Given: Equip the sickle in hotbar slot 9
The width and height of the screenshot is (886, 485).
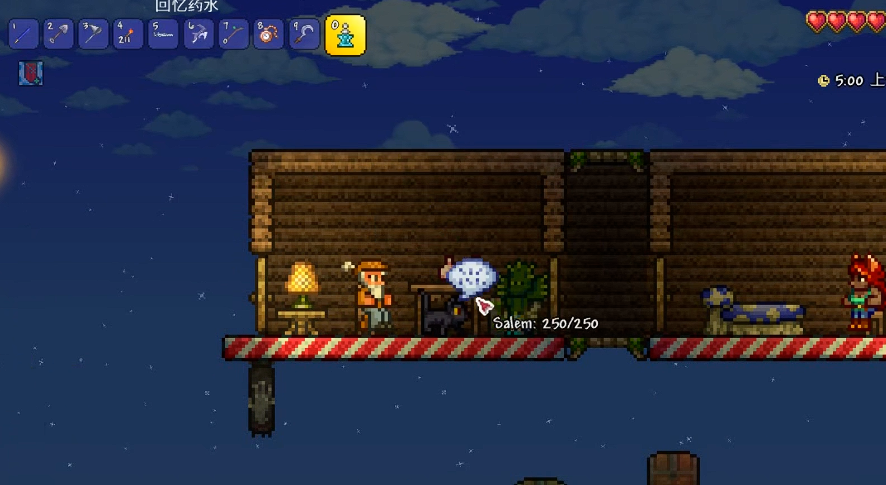Looking at the screenshot, I should [x=304, y=34].
